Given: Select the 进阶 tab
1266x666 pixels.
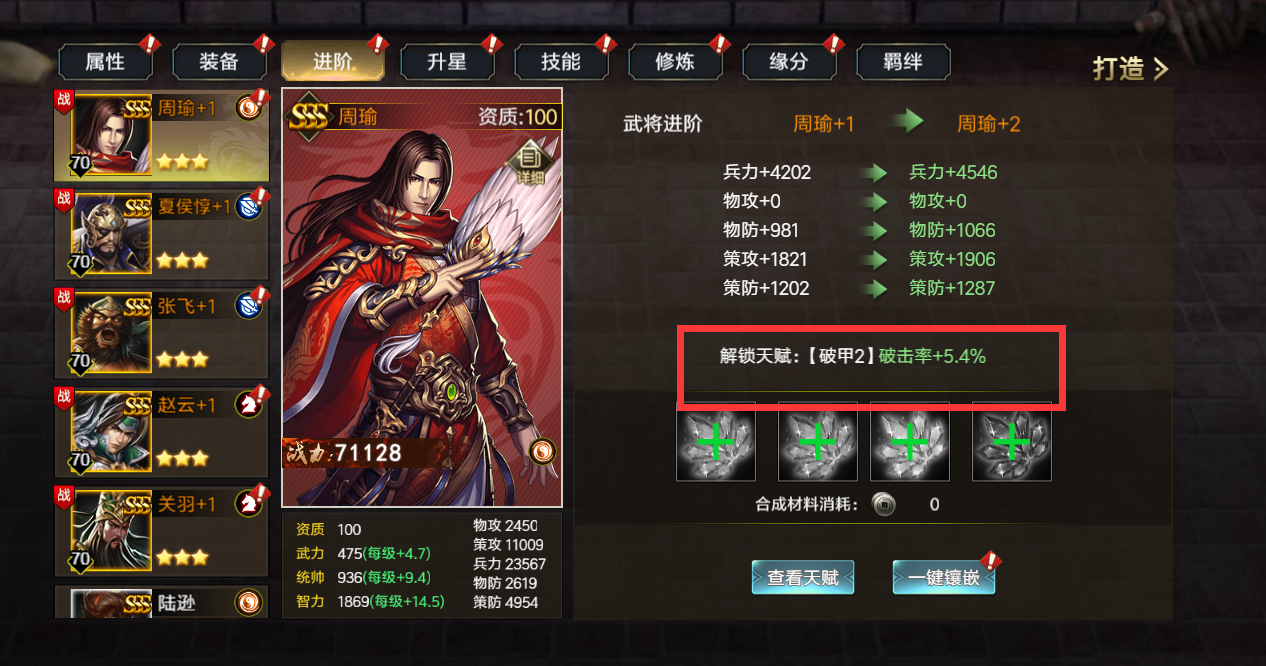Looking at the screenshot, I should click(333, 62).
